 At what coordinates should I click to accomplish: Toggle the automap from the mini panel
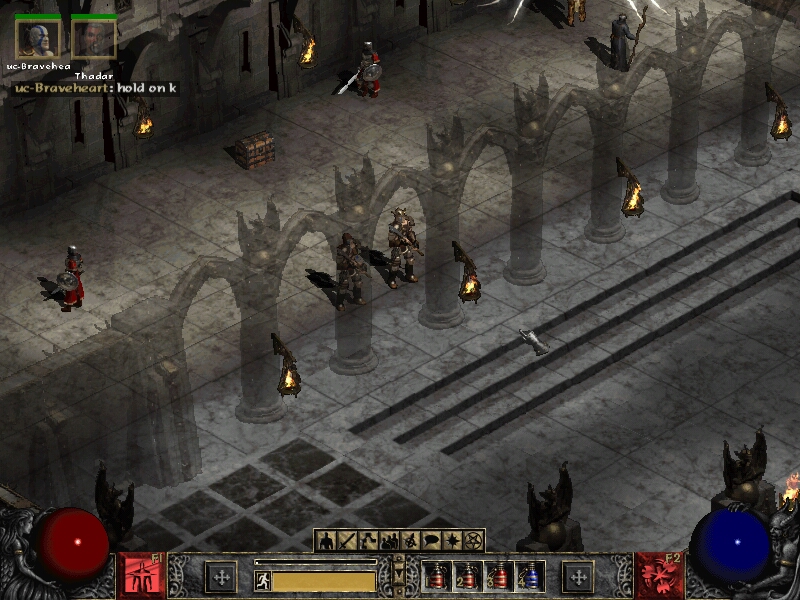coord(410,541)
